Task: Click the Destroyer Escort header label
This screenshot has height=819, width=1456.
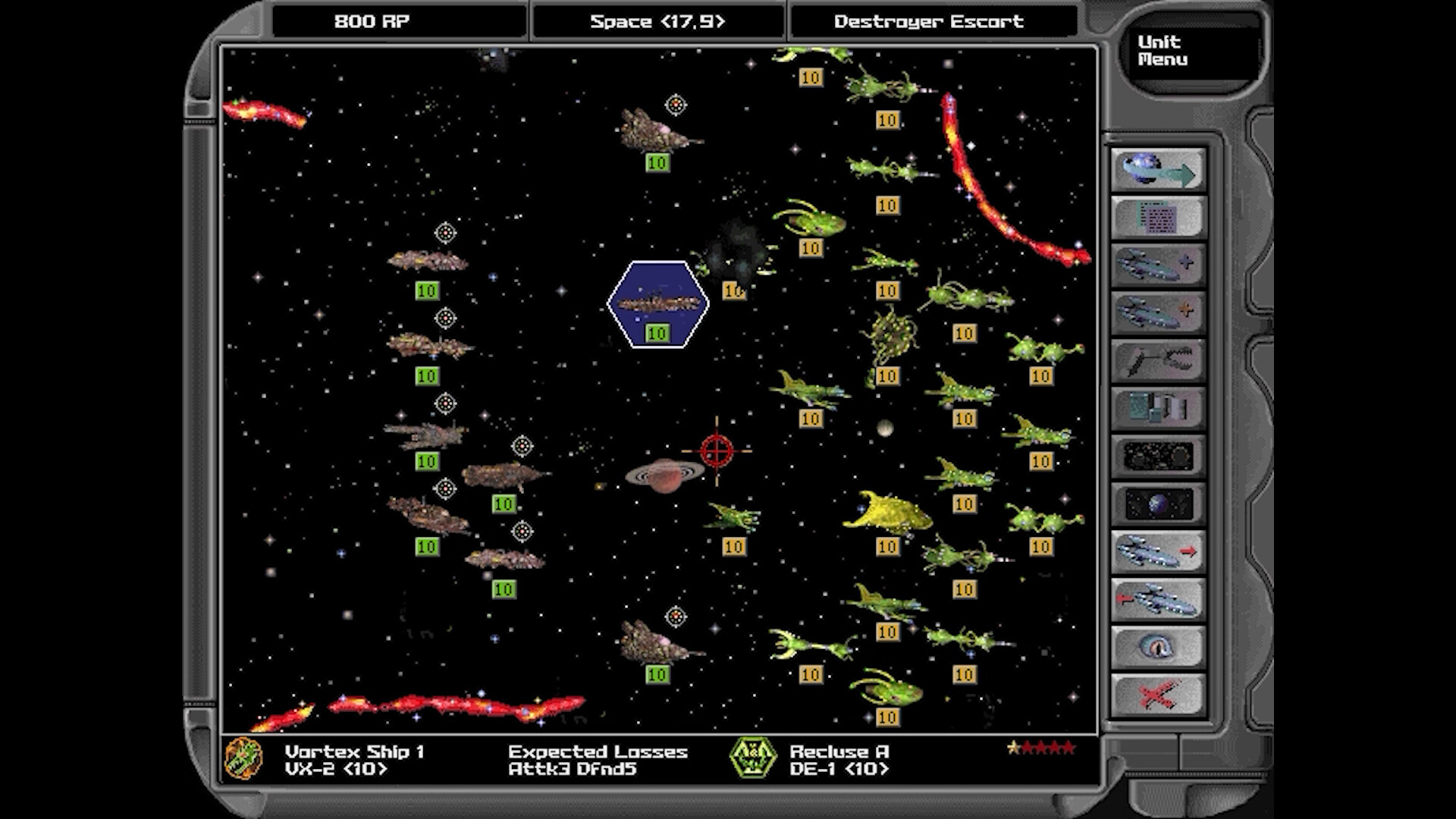Action: pyautogui.click(x=929, y=22)
